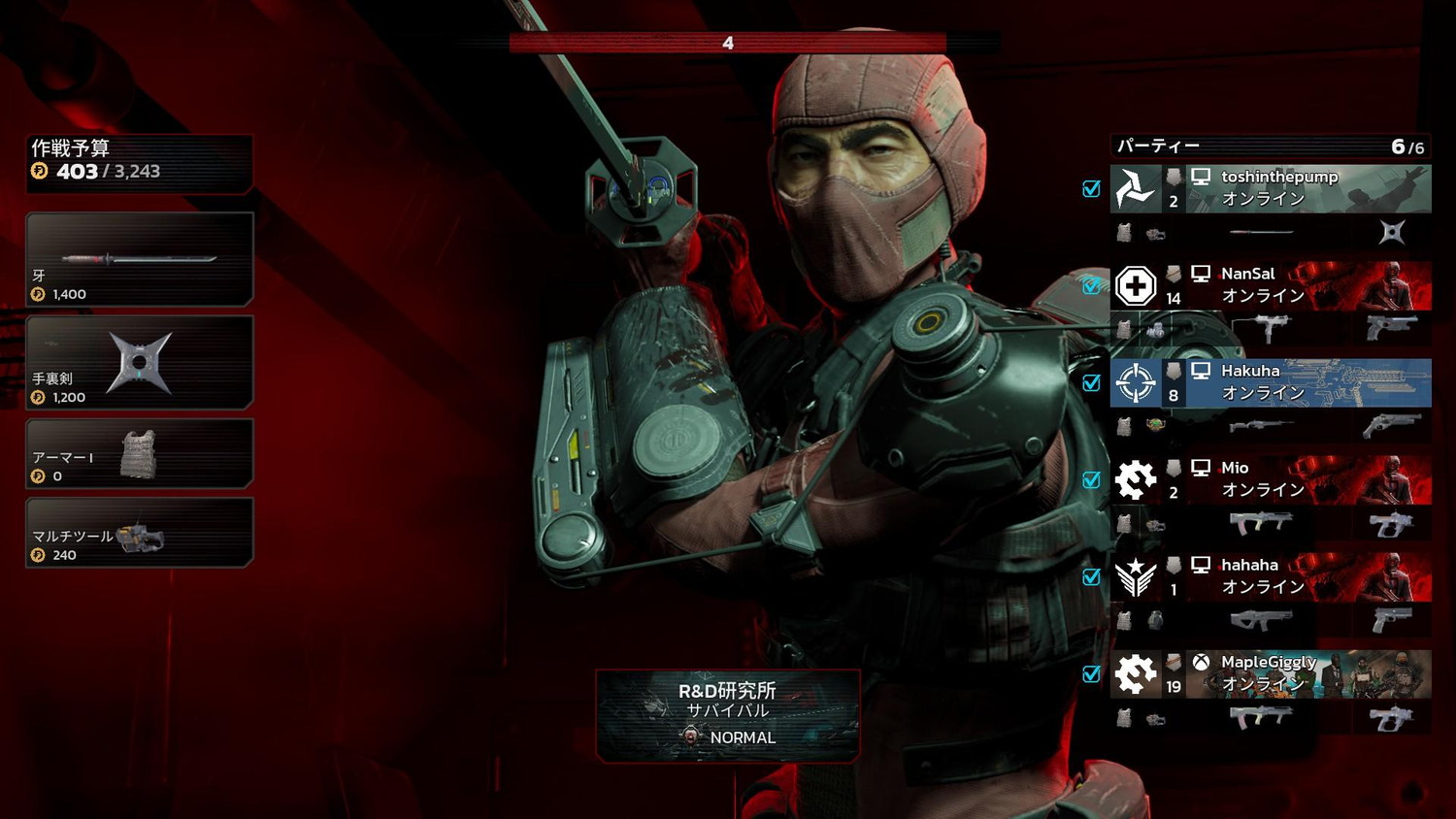Toggle the checkbox beside toshinthepump
Viewport: 1456px width, 819px height.
pos(1092,189)
